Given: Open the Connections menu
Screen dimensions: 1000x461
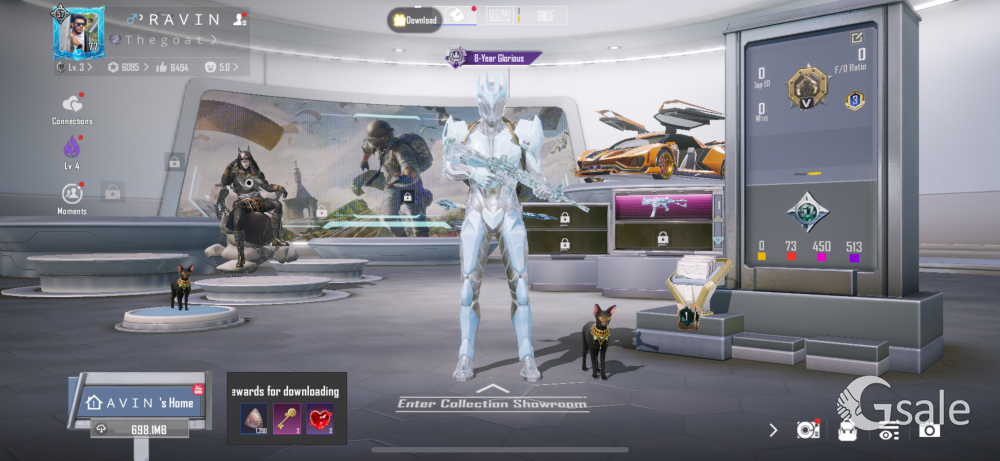Looking at the screenshot, I should click(72, 106).
